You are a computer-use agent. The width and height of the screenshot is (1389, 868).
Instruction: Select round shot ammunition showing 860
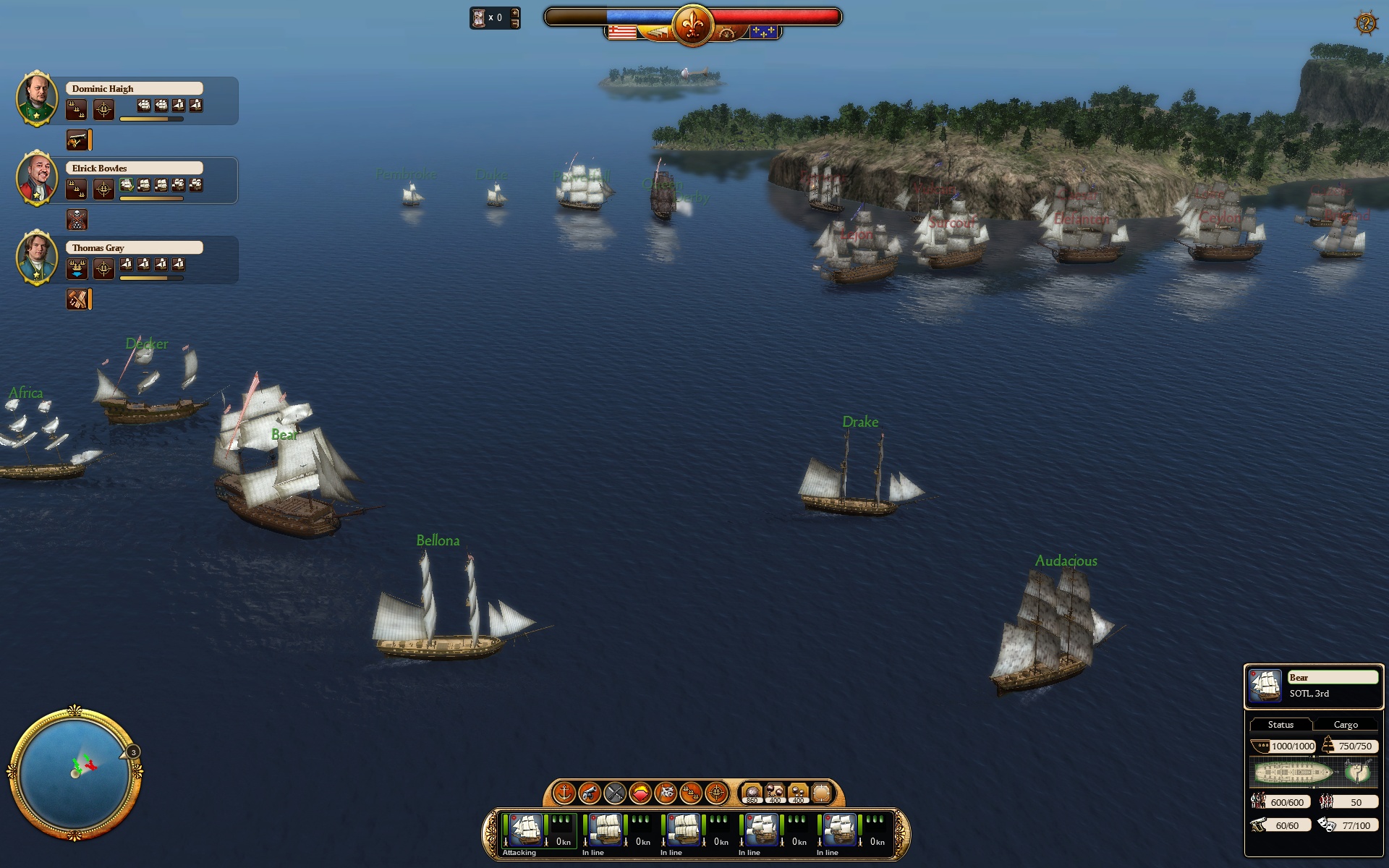(752, 793)
